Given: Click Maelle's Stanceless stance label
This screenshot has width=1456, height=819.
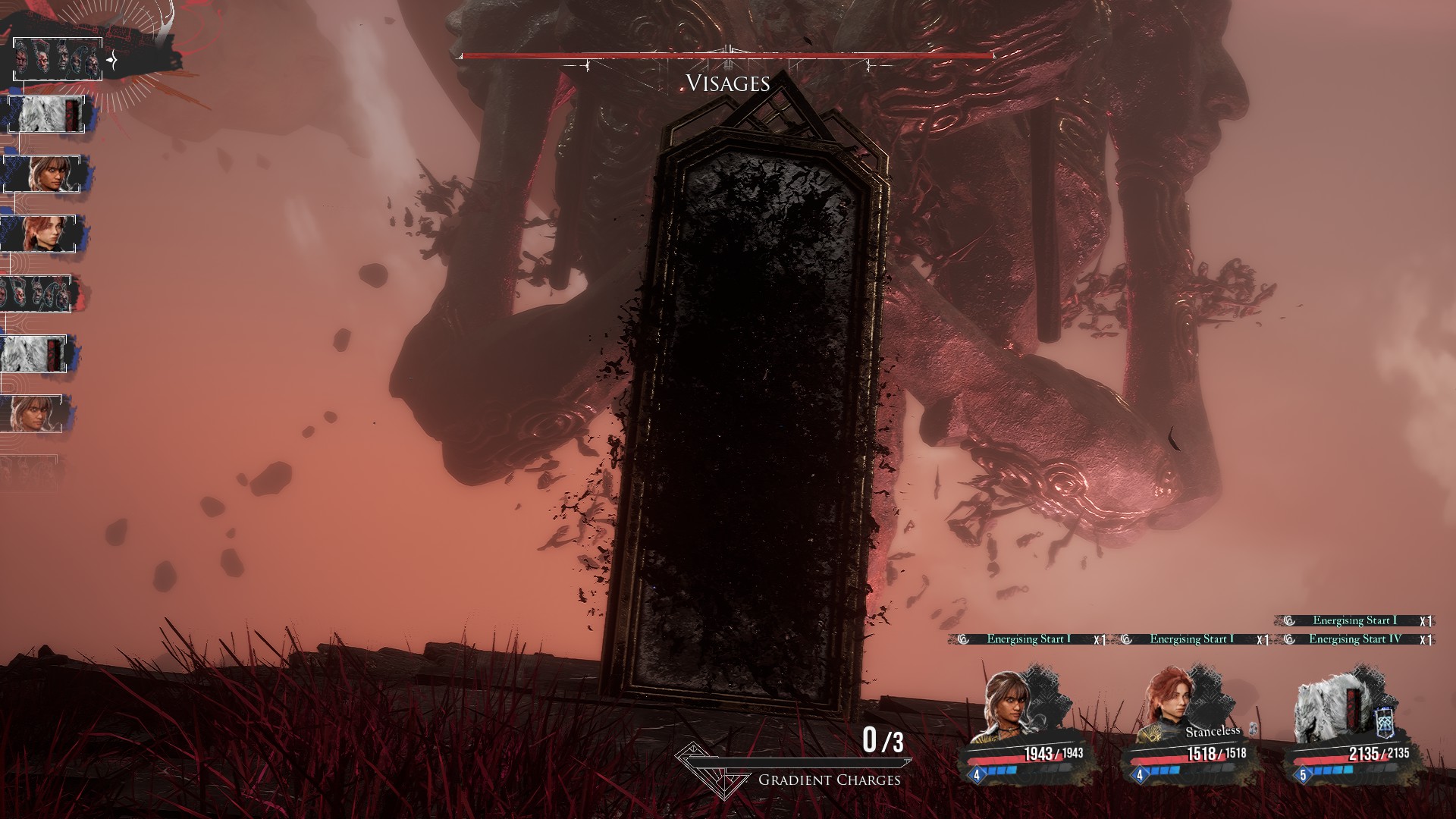Looking at the screenshot, I should 1213,732.
